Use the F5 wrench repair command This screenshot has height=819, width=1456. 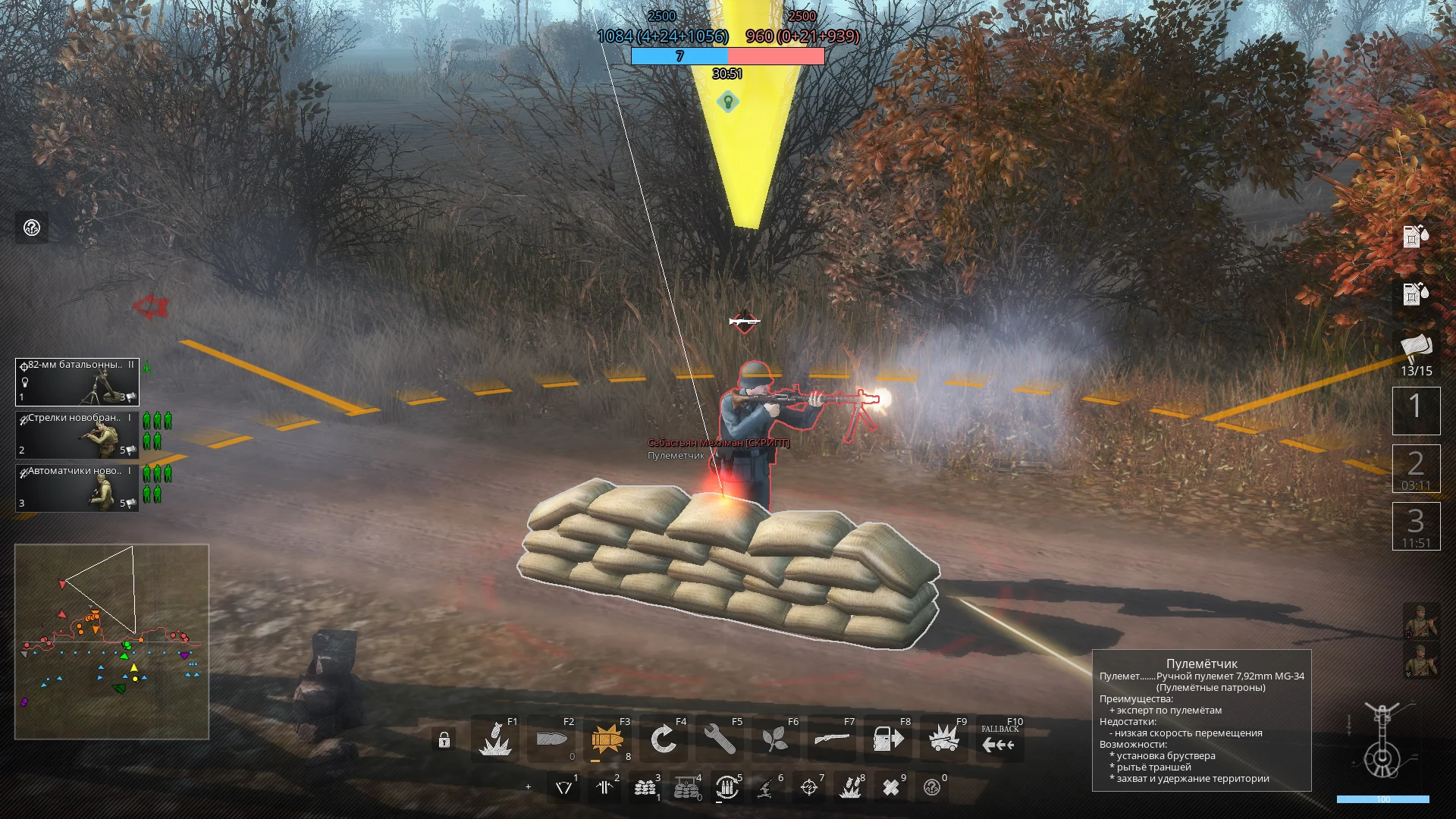tap(720, 739)
